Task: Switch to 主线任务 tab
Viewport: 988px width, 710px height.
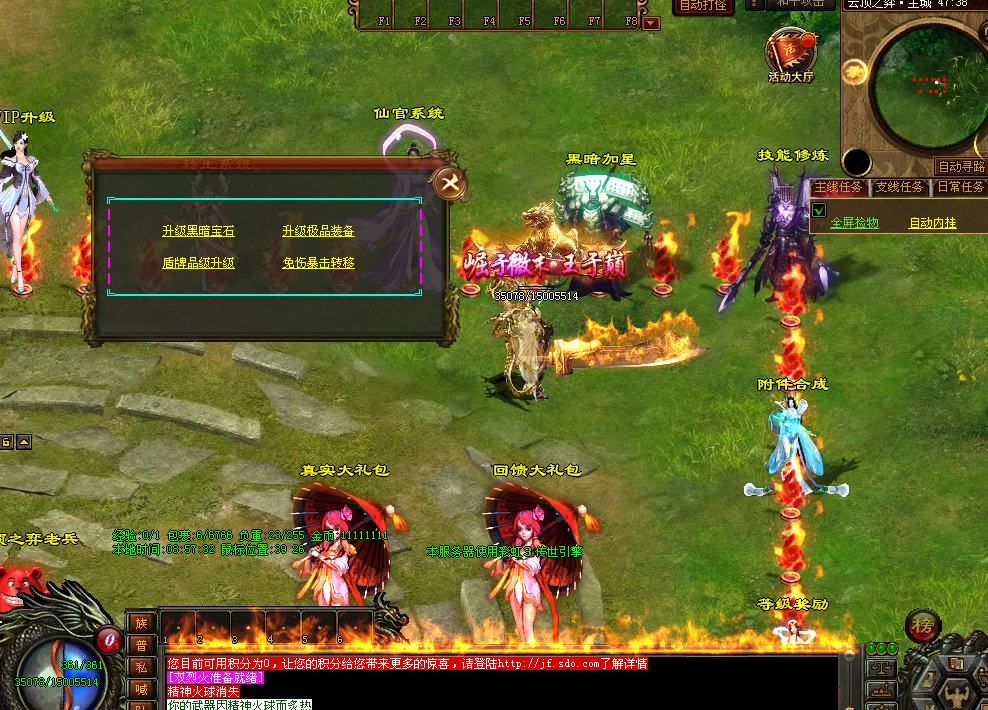Action: 838,187
